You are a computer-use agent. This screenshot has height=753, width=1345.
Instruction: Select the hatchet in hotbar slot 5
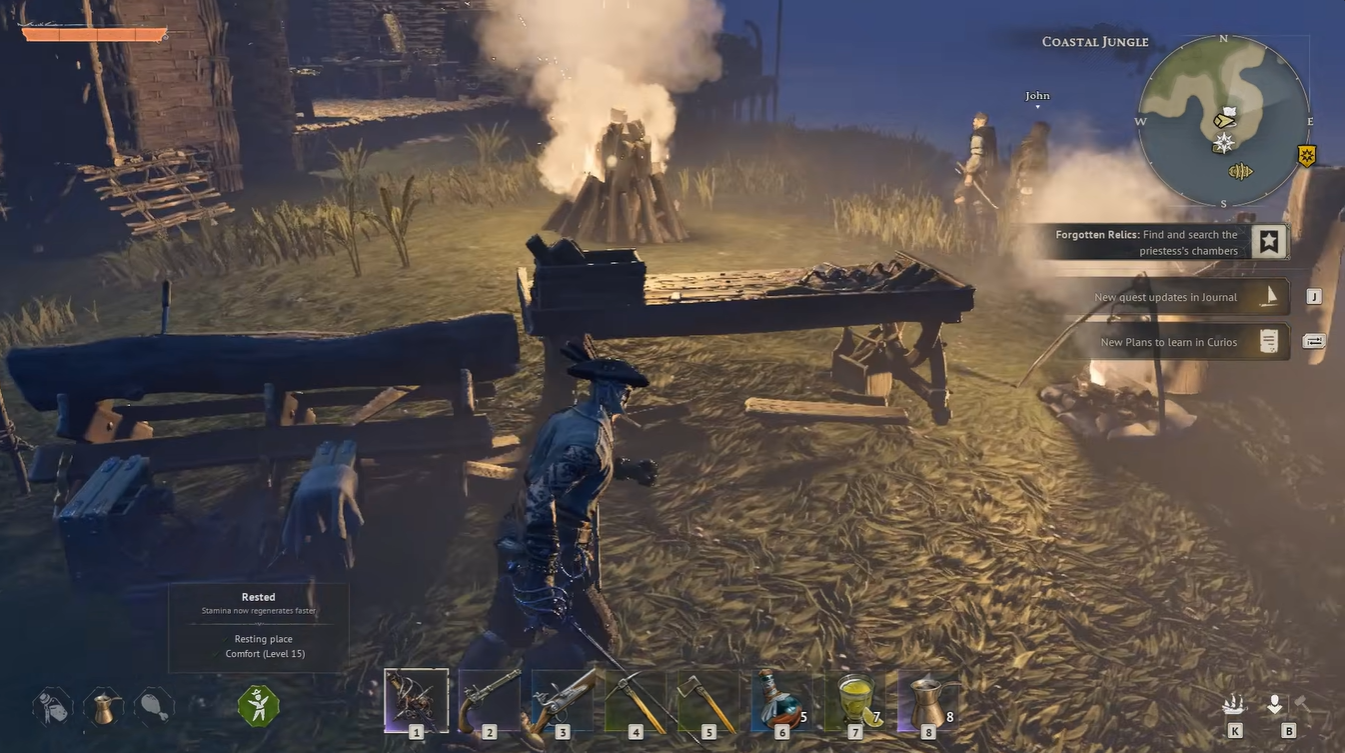tap(708, 700)
